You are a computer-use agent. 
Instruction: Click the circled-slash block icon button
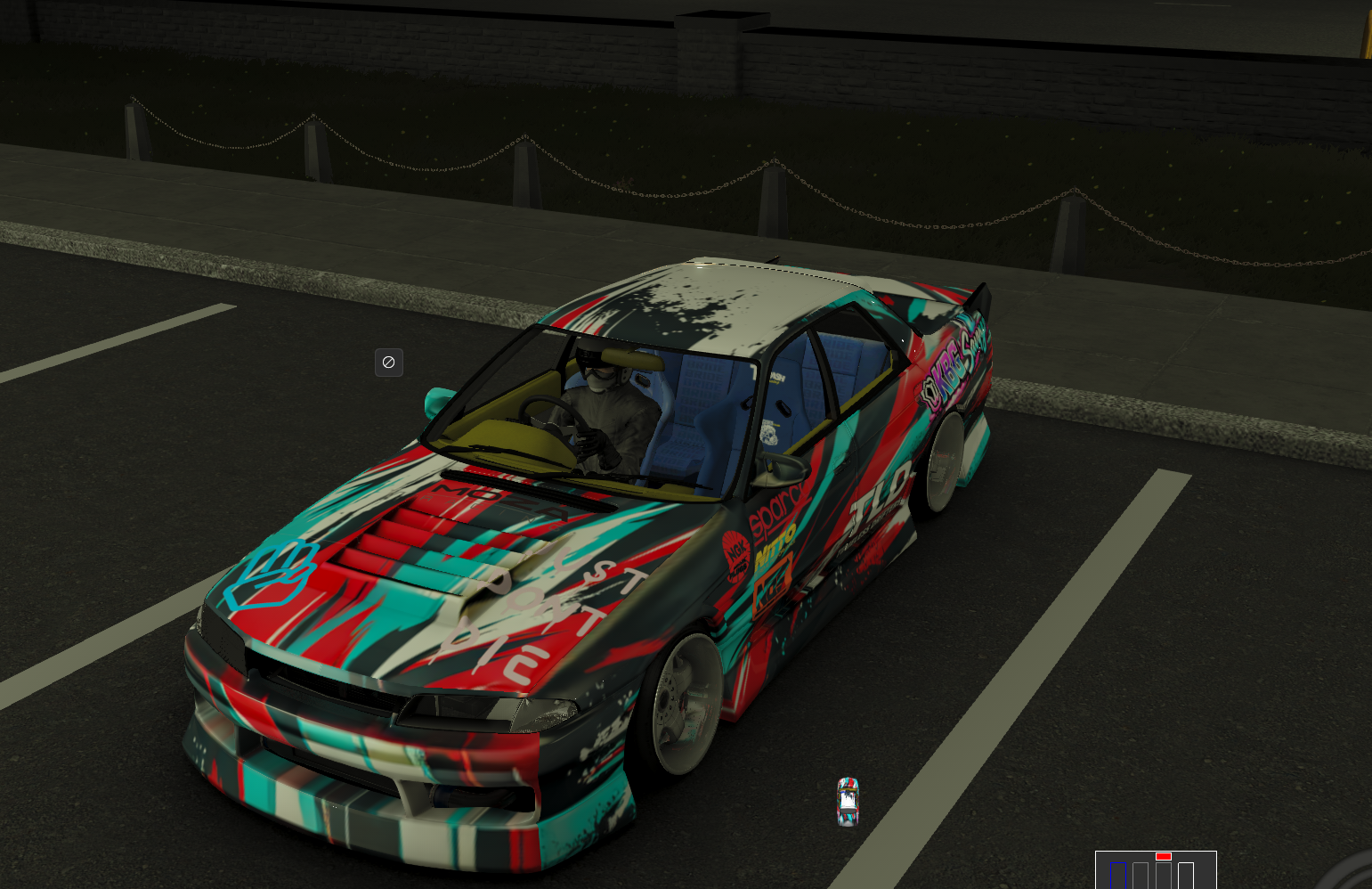click(389, 363)
